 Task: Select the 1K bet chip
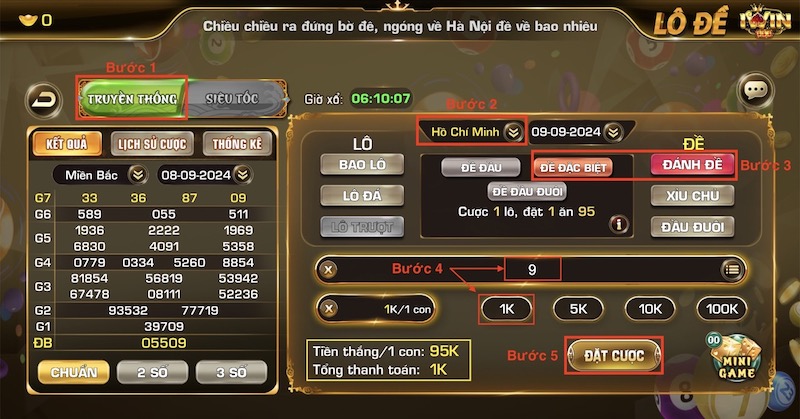[x=506, y=309]
